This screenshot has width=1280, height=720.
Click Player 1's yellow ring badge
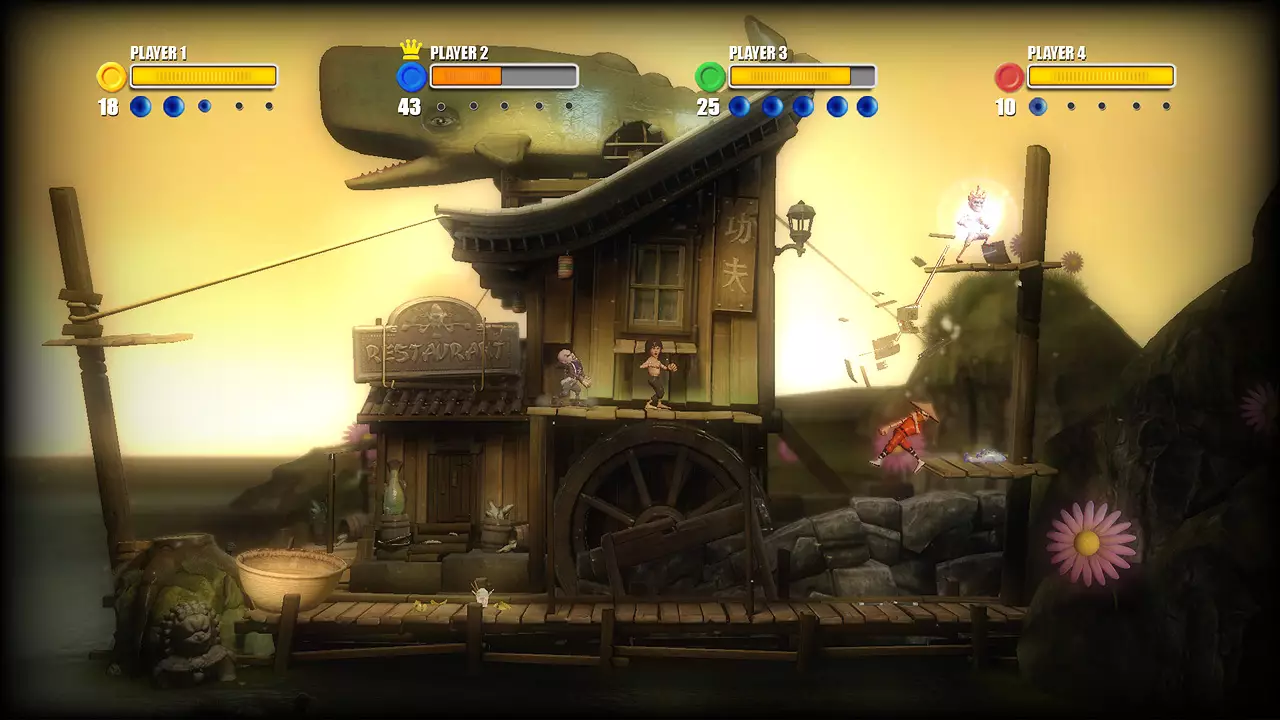pyautogui.click(x=111, y=77)
